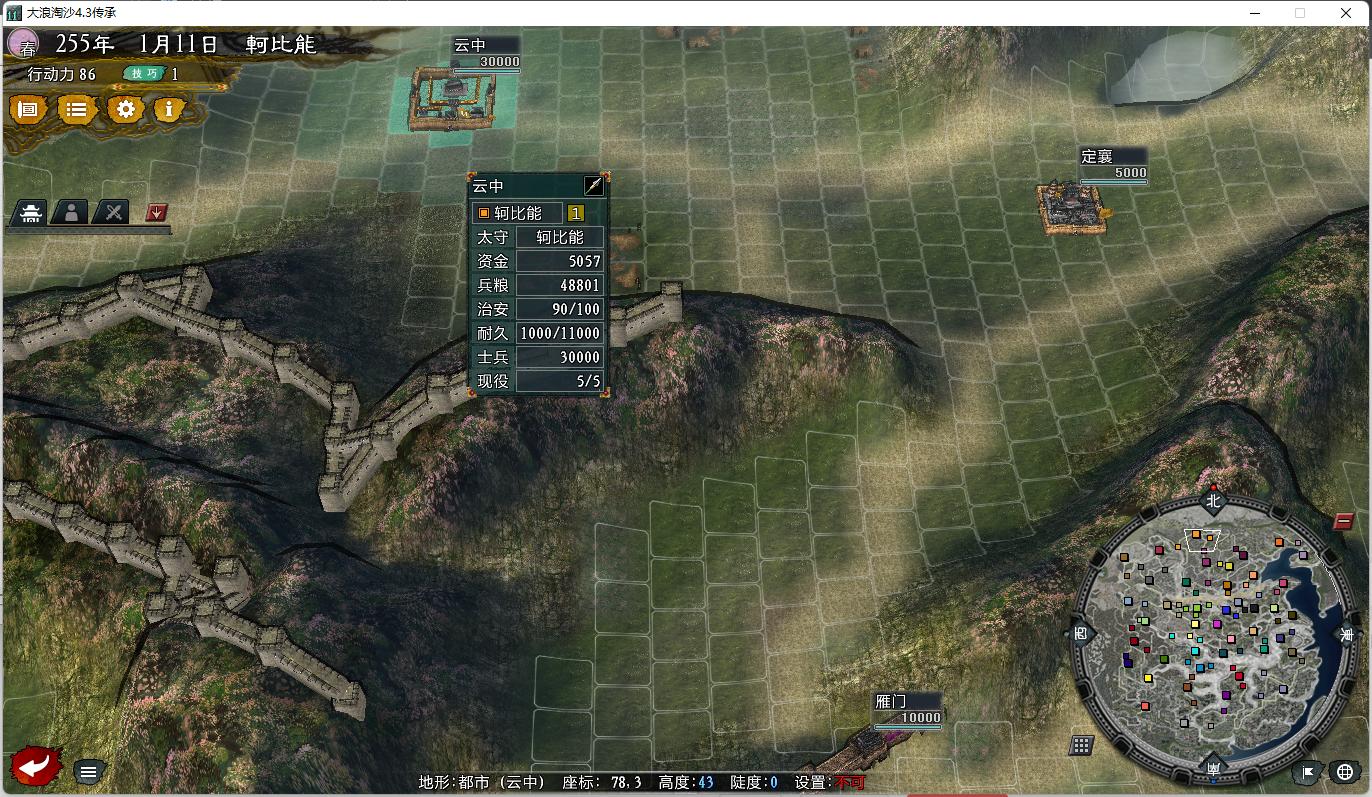Screen dimensions: 1372x797
Task: Toggle the pen edit icon on 云中 panel
Action: [x=594, y=184]
